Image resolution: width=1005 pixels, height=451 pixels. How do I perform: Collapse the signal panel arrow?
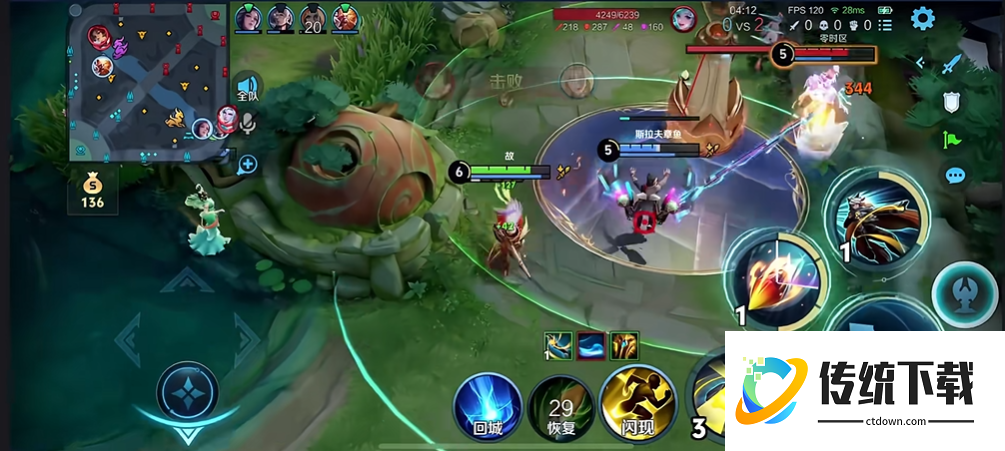coord(920,63)
